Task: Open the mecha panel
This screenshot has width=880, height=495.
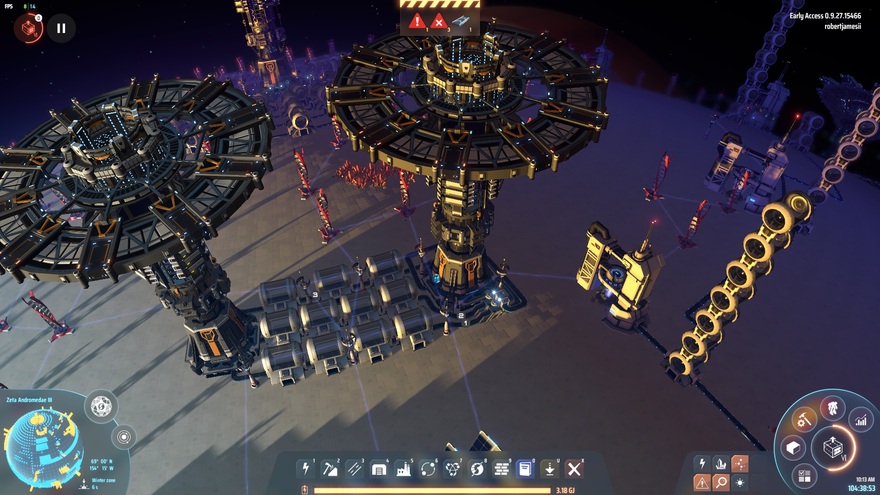Action: tap(832, 407)
